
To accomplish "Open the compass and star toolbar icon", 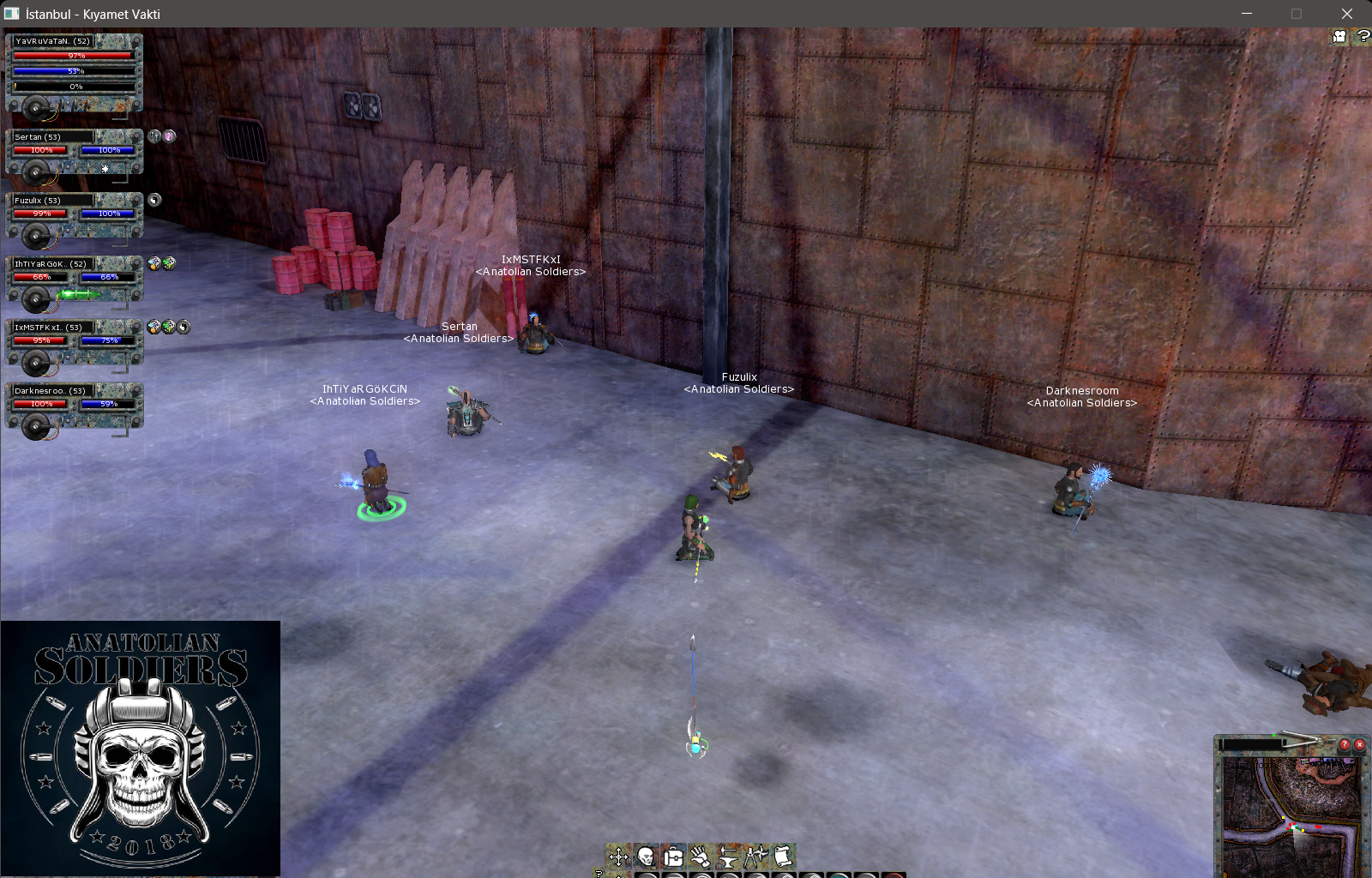I will [755, 856].
